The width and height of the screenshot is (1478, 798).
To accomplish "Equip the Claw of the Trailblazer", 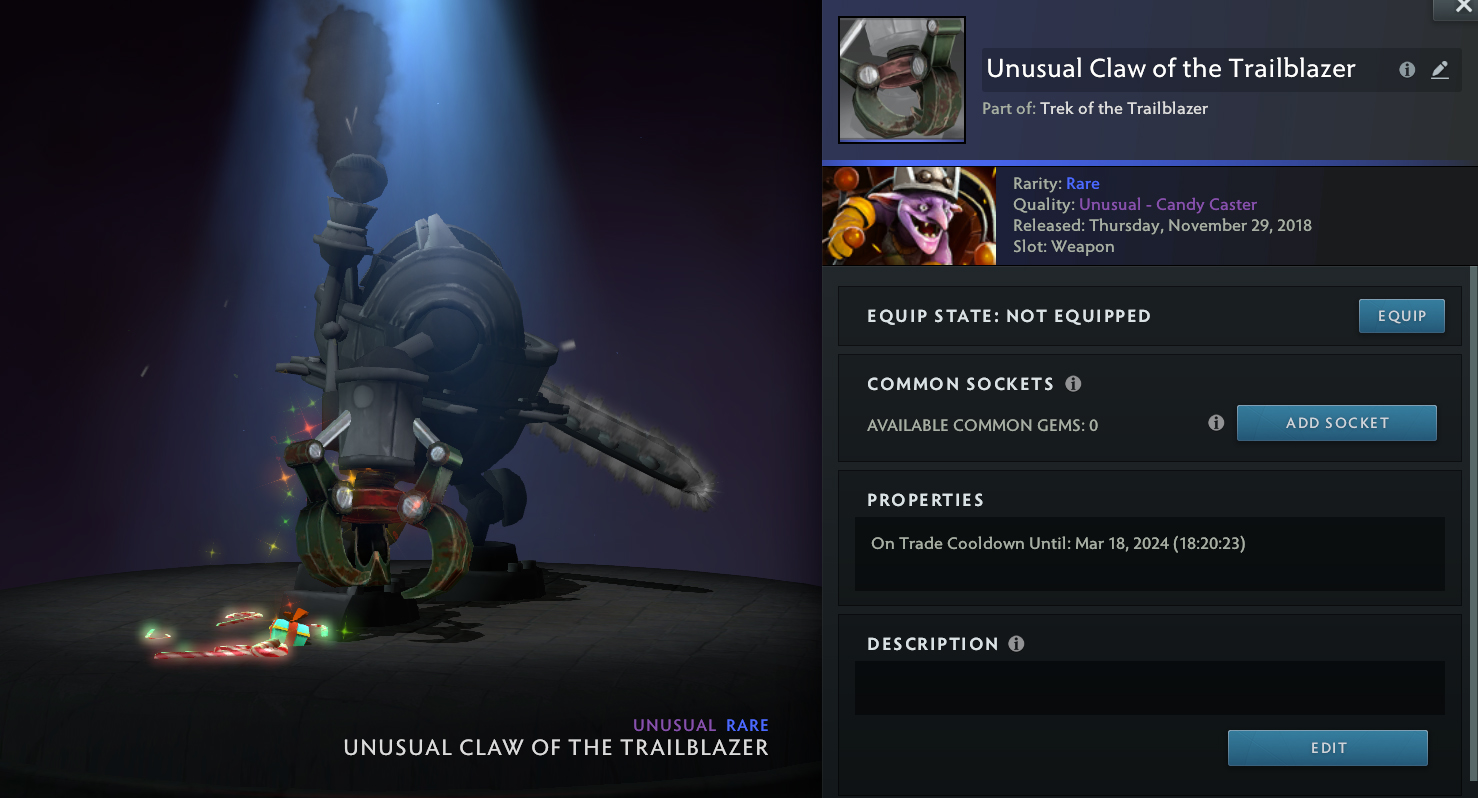I will (1401, 316).
